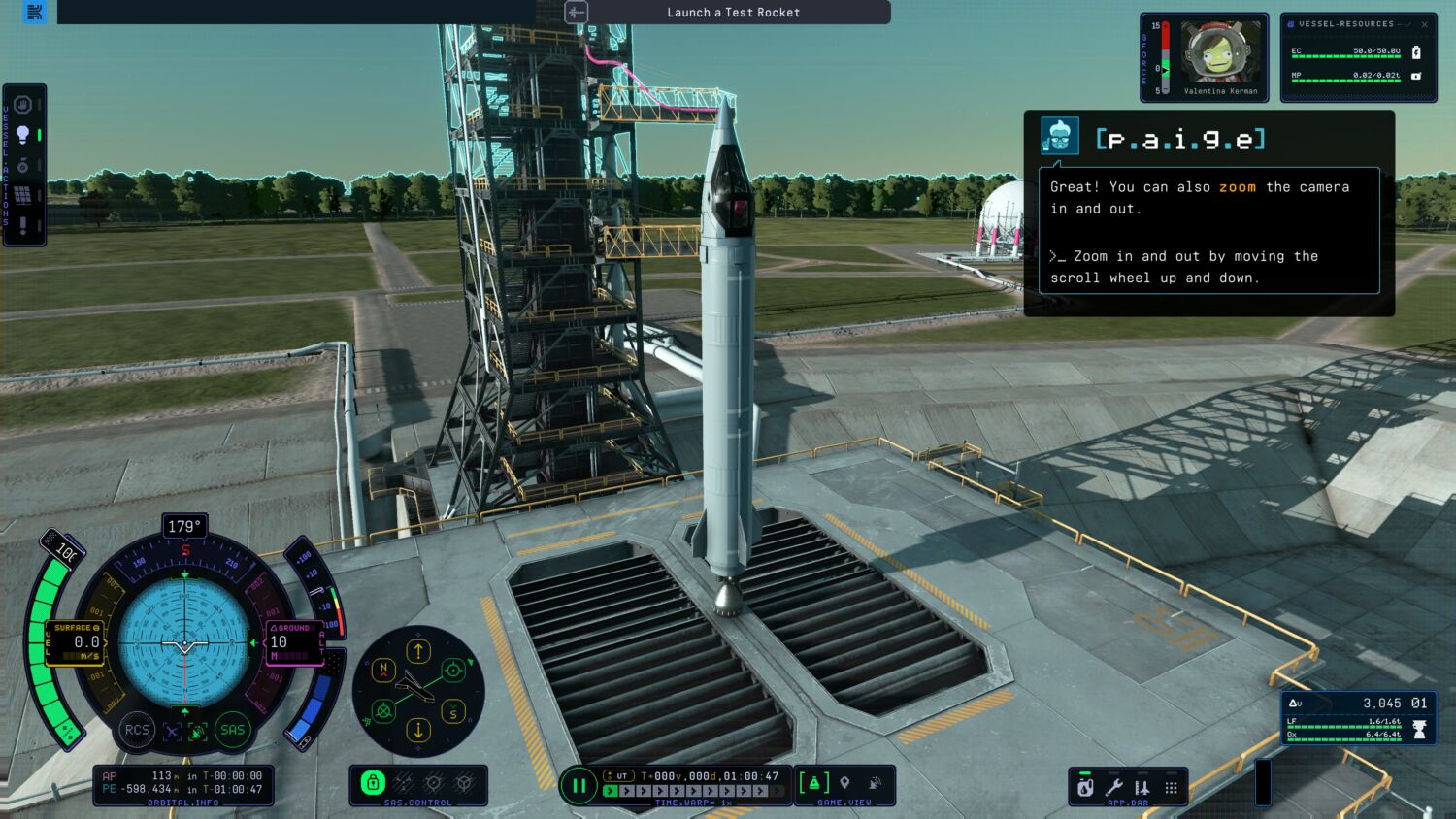The width and height of the screenshot is (1456, 819).
Task: Activate the stage hourglass button
Action: [x=1419, y=729]
